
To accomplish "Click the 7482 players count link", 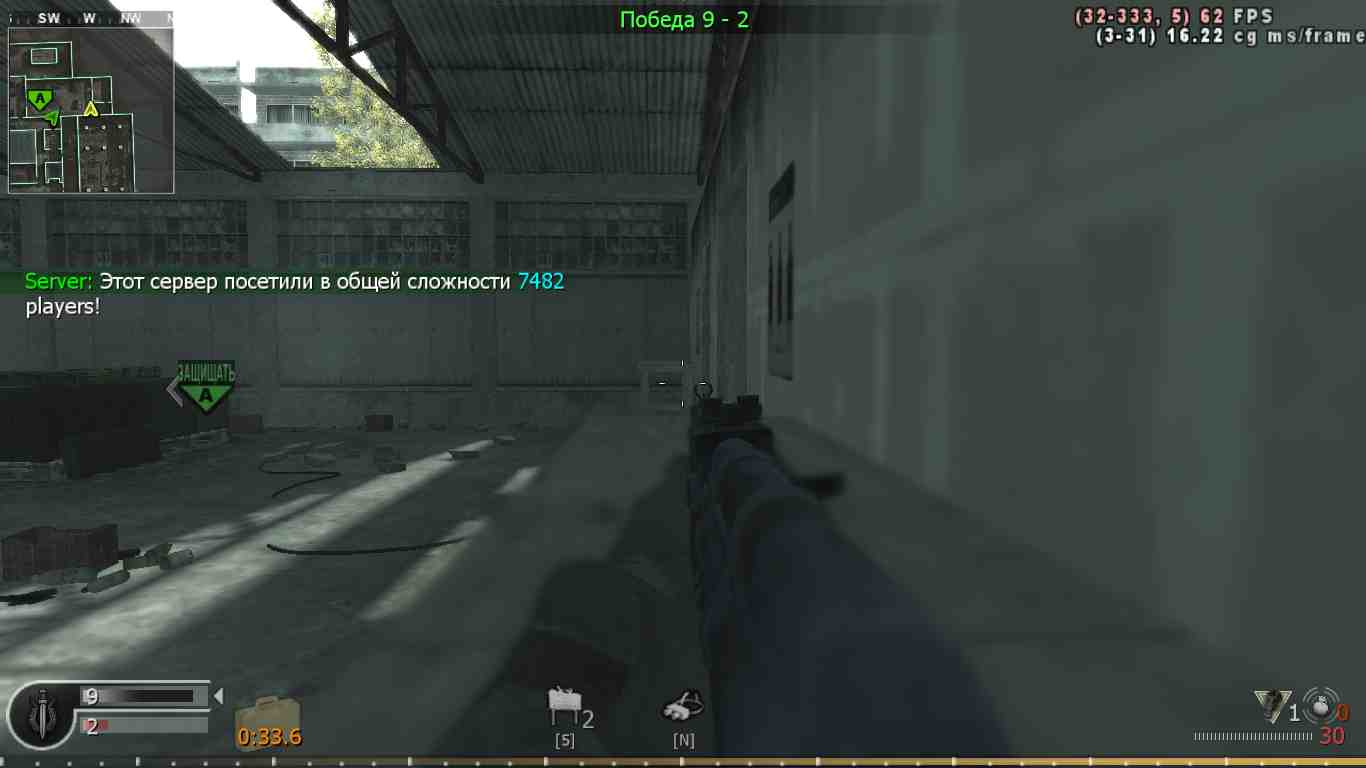I will pyautogui.click(x=540, y=282).
